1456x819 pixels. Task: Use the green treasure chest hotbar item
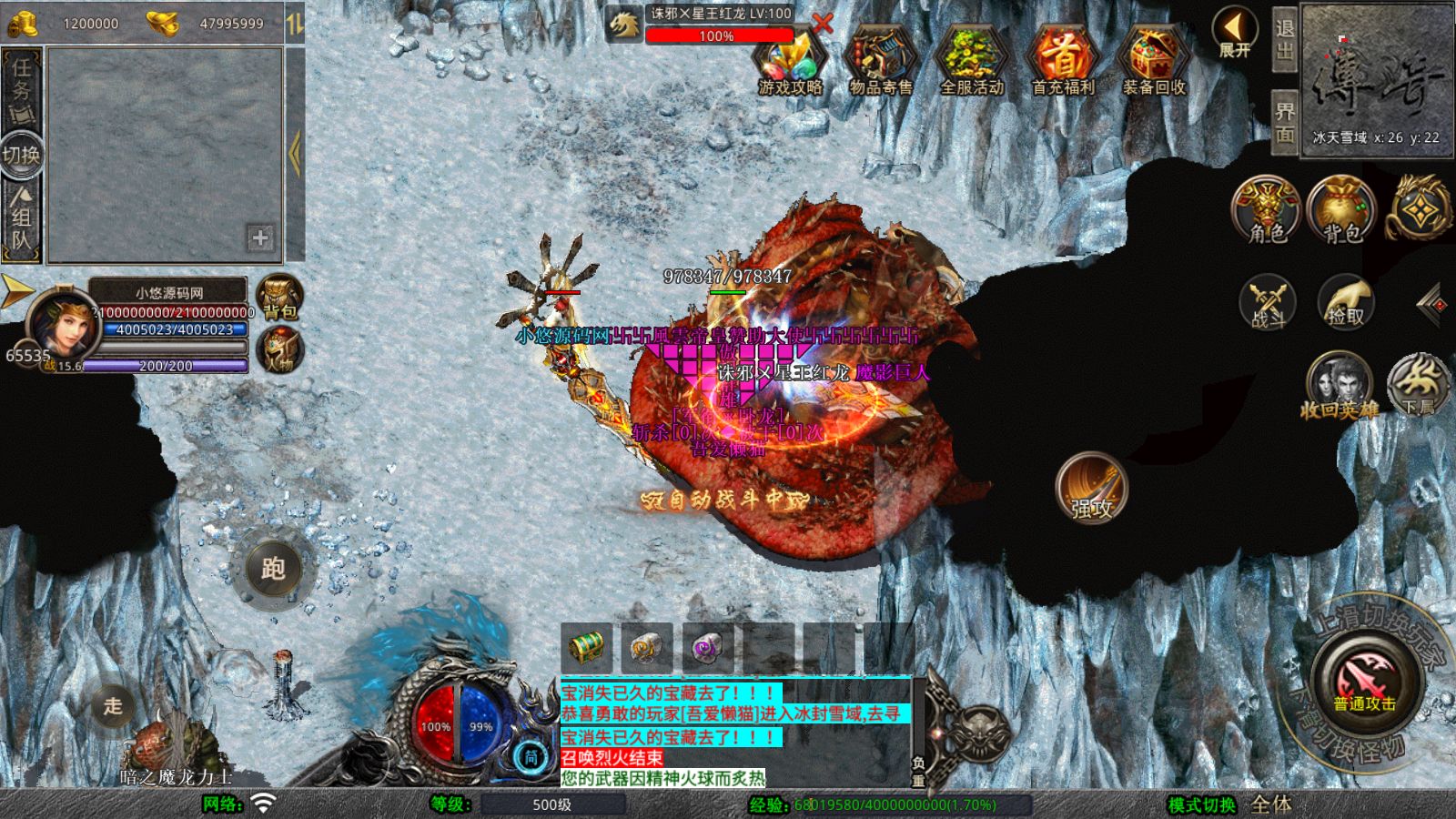587,648
